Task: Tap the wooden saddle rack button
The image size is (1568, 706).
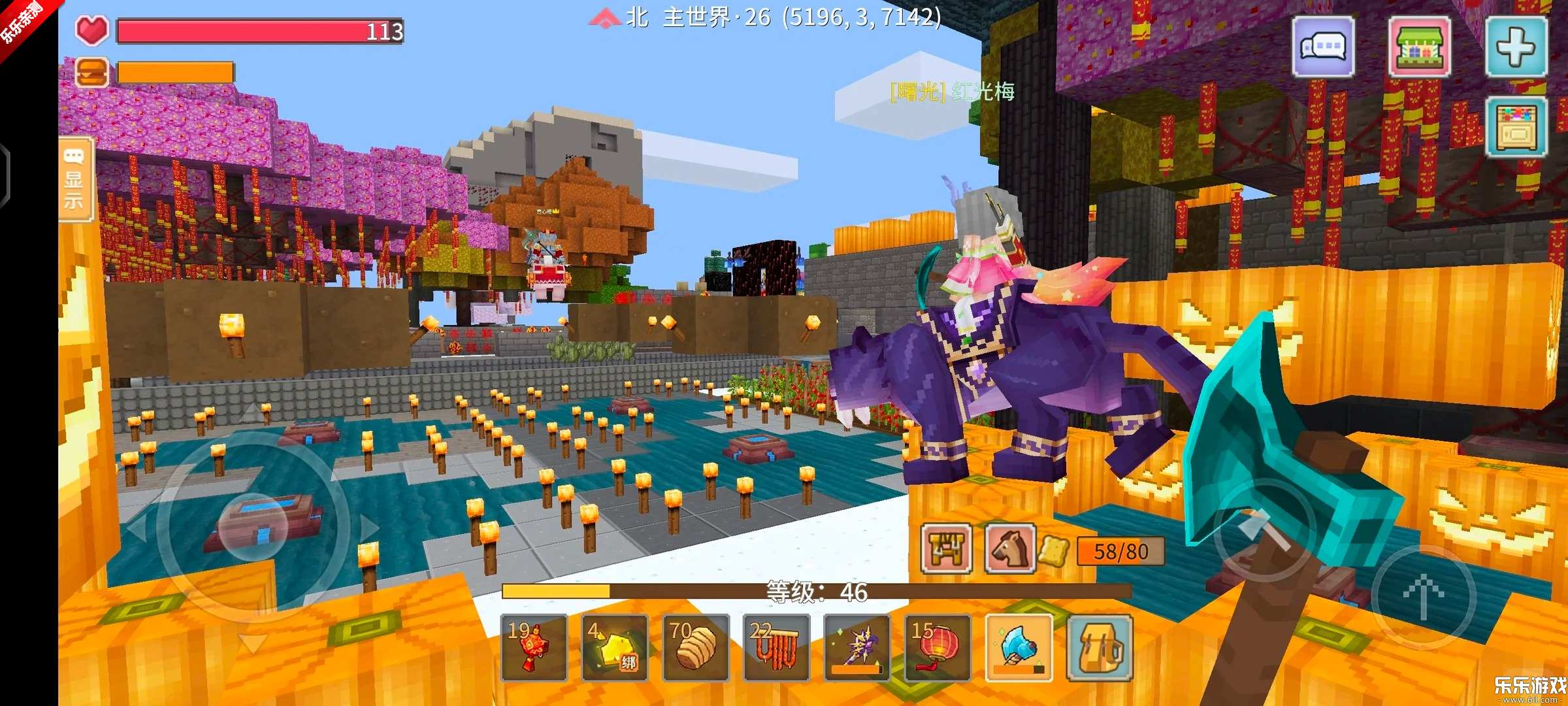Action: point(947,549)
